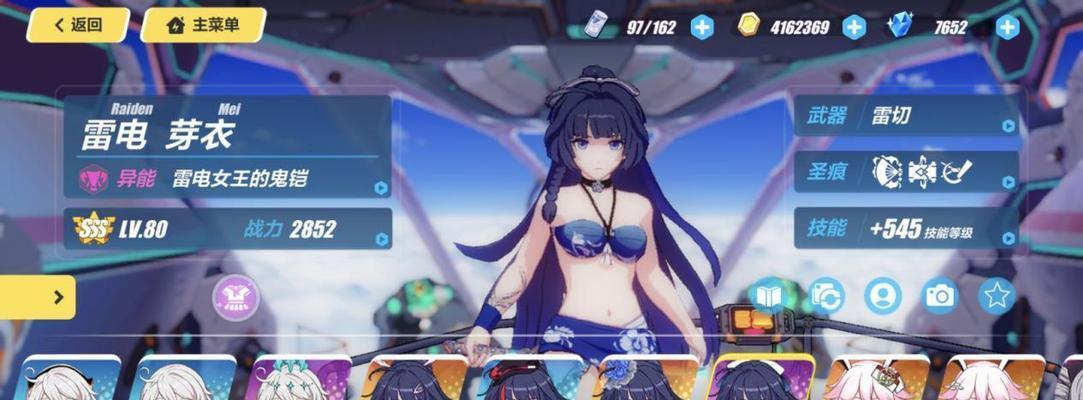Expand the yellow arrow side tab

pos(38,297)
